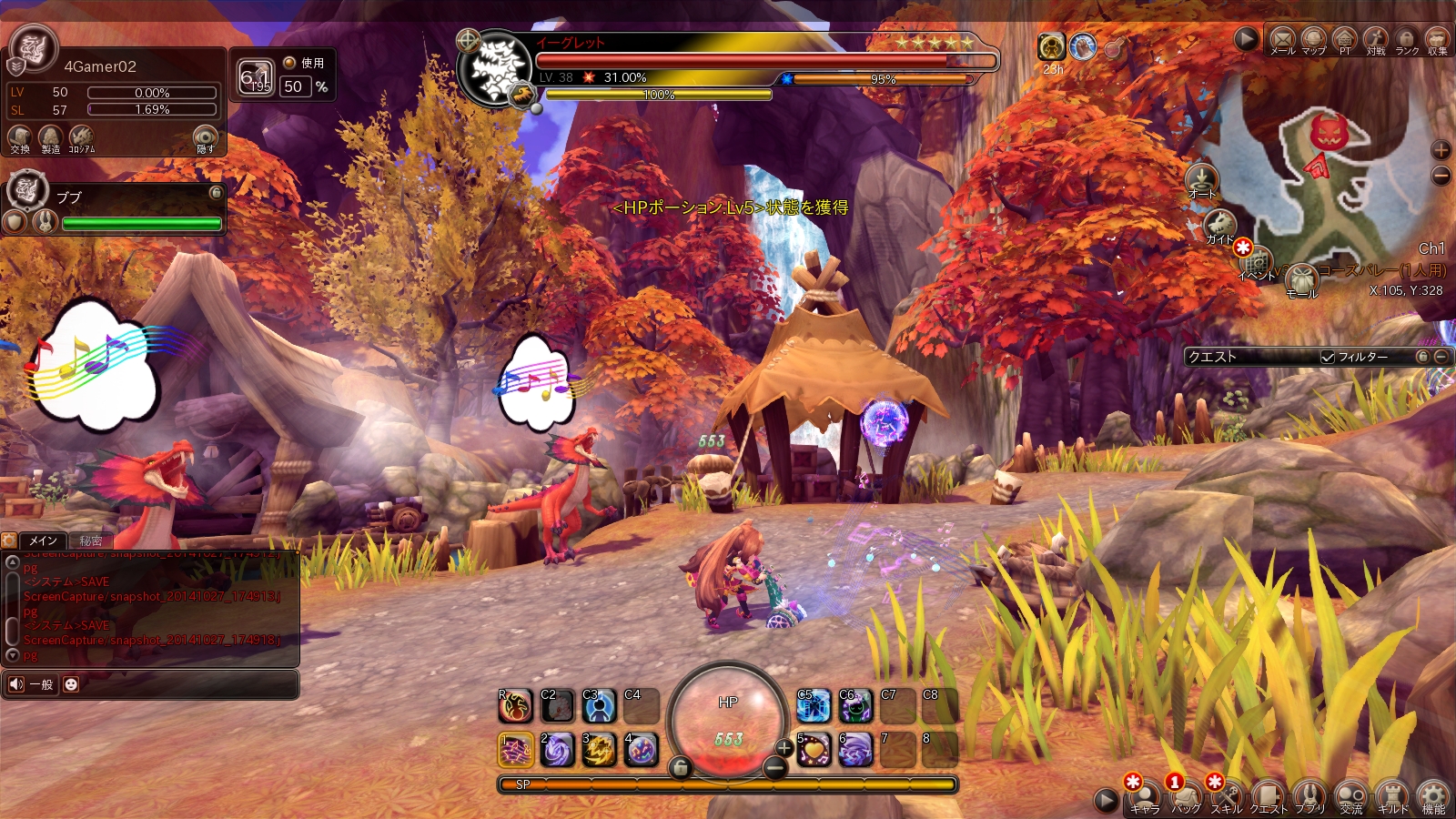The image size is (1456, 819).
Task: Zoom out the minimap with minus
Action: coord(1441,175)
